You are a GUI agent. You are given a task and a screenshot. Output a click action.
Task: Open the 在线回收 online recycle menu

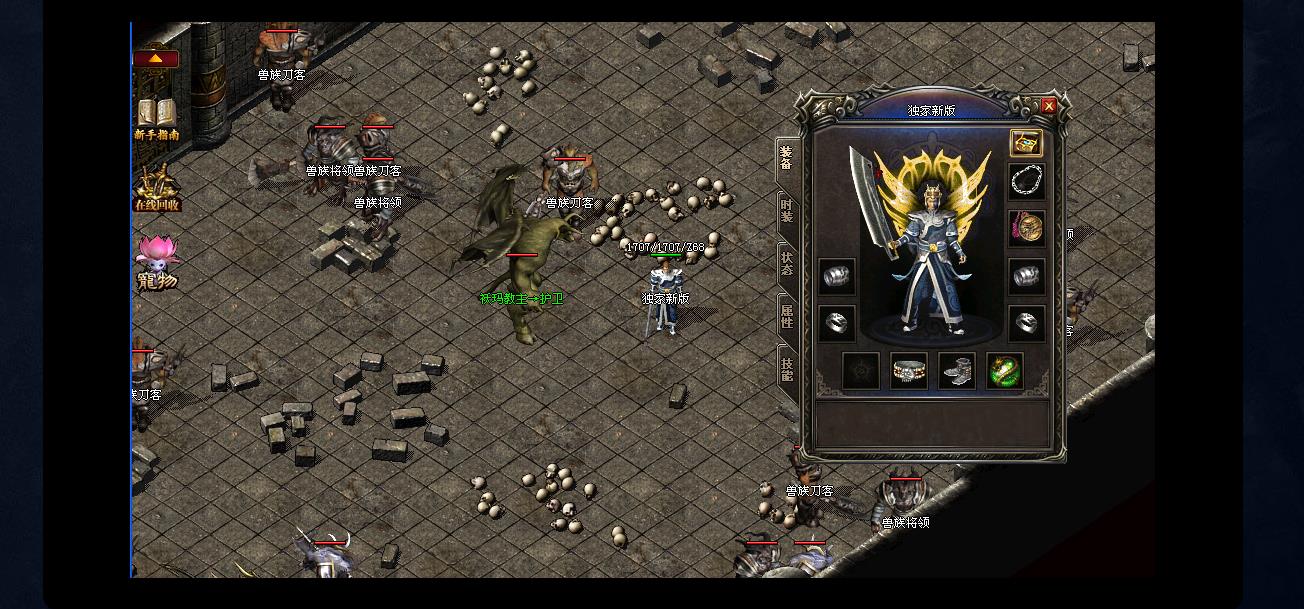157,189
